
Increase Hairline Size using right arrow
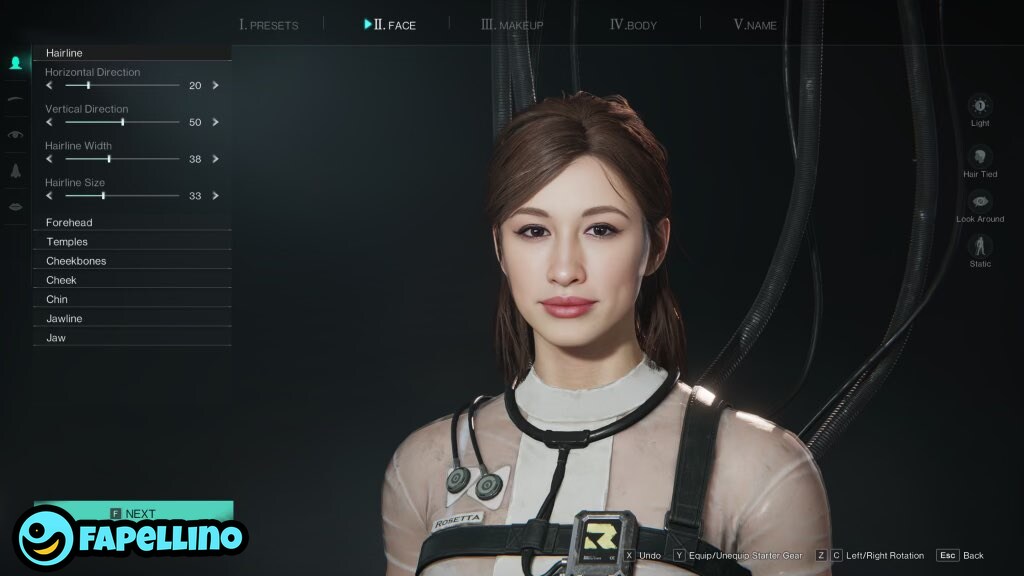point(215,196)
